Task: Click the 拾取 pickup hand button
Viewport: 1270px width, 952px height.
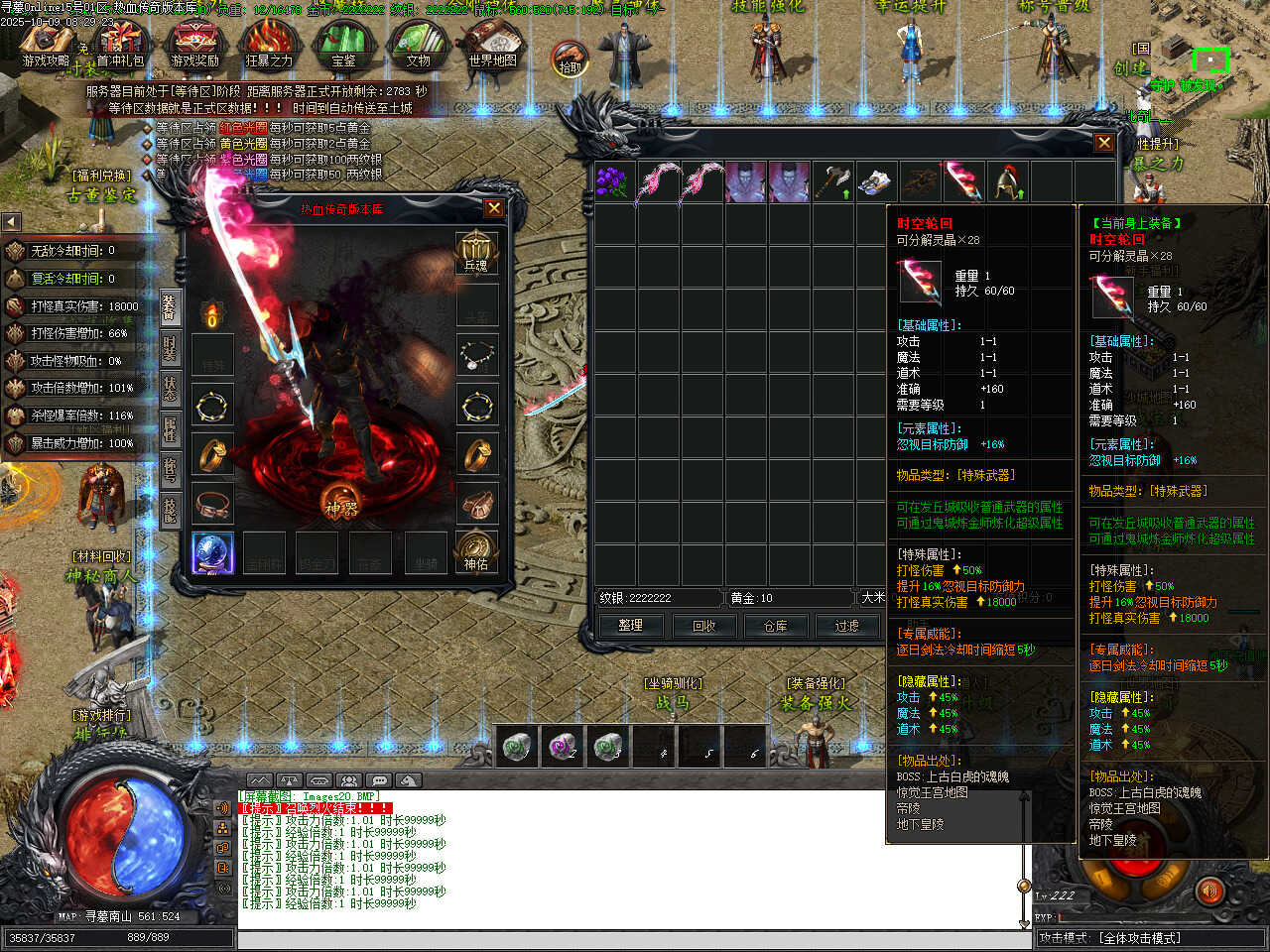Action: (x=570, y=58)
